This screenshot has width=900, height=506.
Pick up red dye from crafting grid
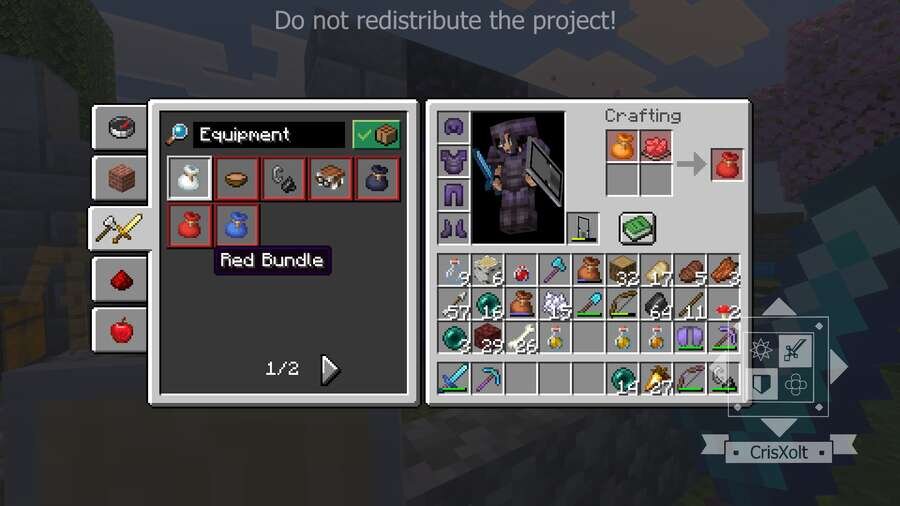656,146
